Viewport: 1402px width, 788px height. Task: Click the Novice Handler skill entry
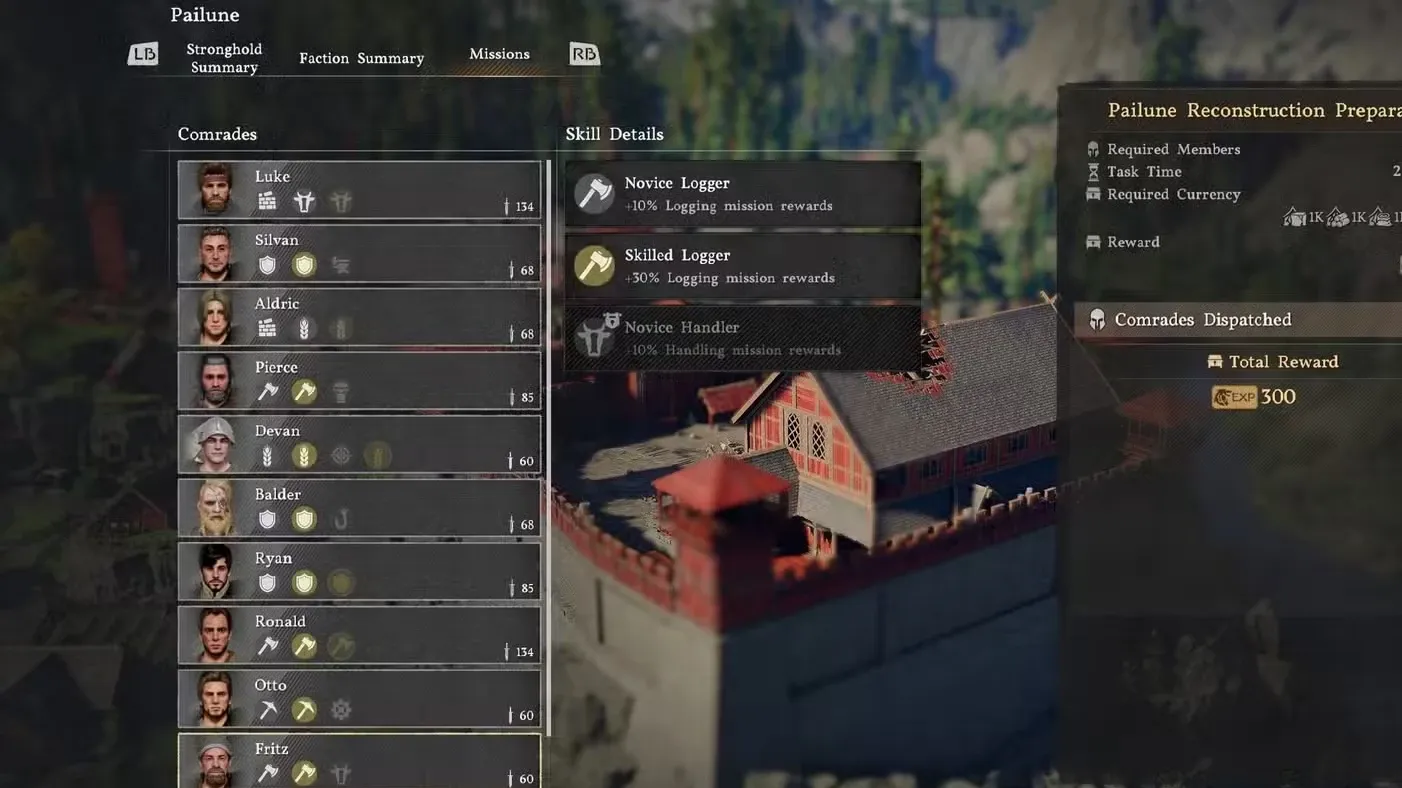click(x=742, y=338)
